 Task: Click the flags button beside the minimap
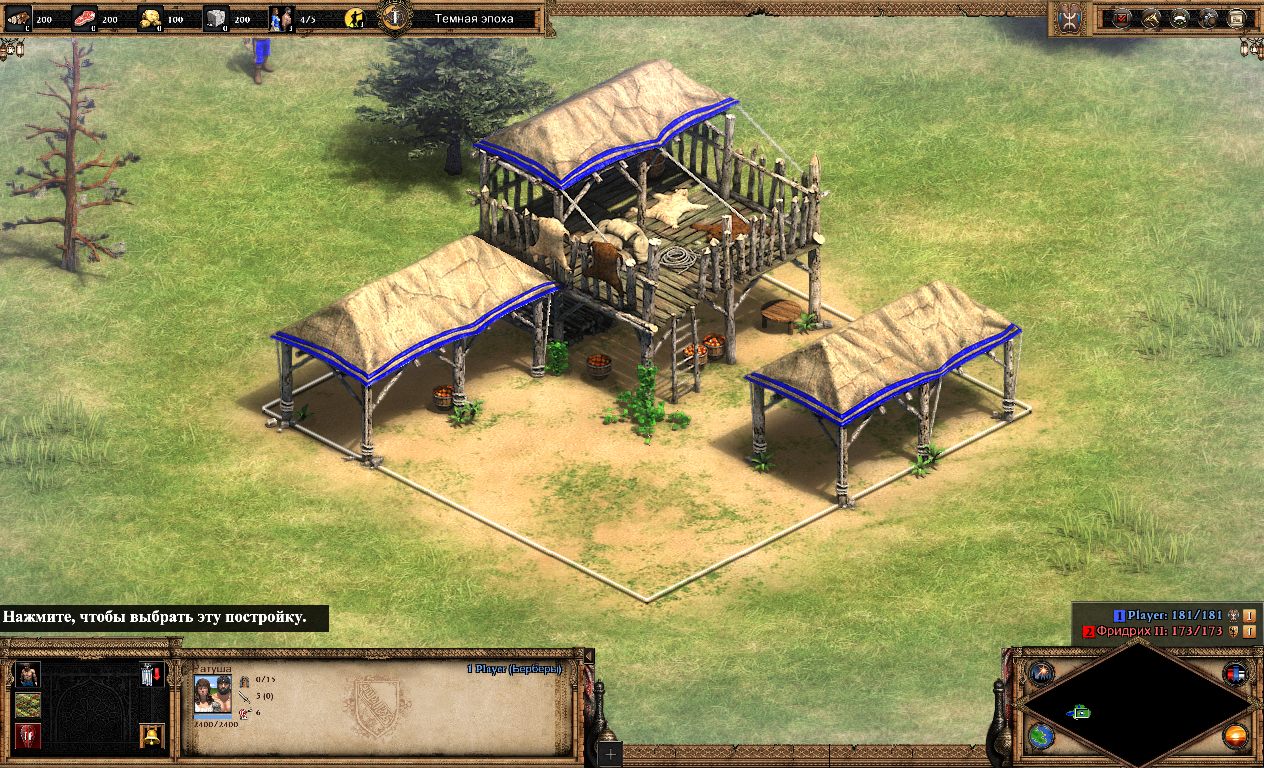[1237, 673]
